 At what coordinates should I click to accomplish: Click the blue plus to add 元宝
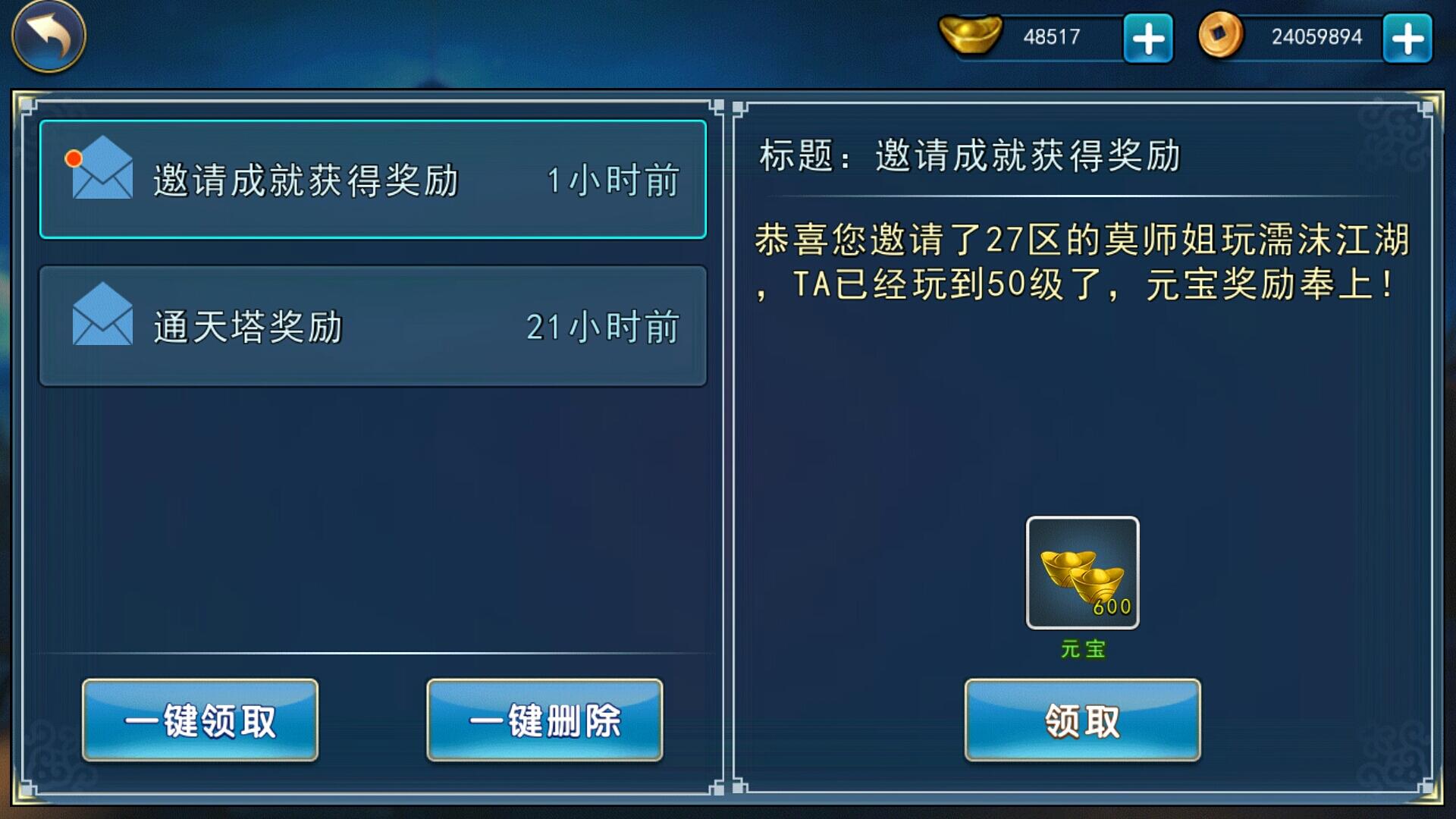pyautogui.click(x=1147, y=36)
